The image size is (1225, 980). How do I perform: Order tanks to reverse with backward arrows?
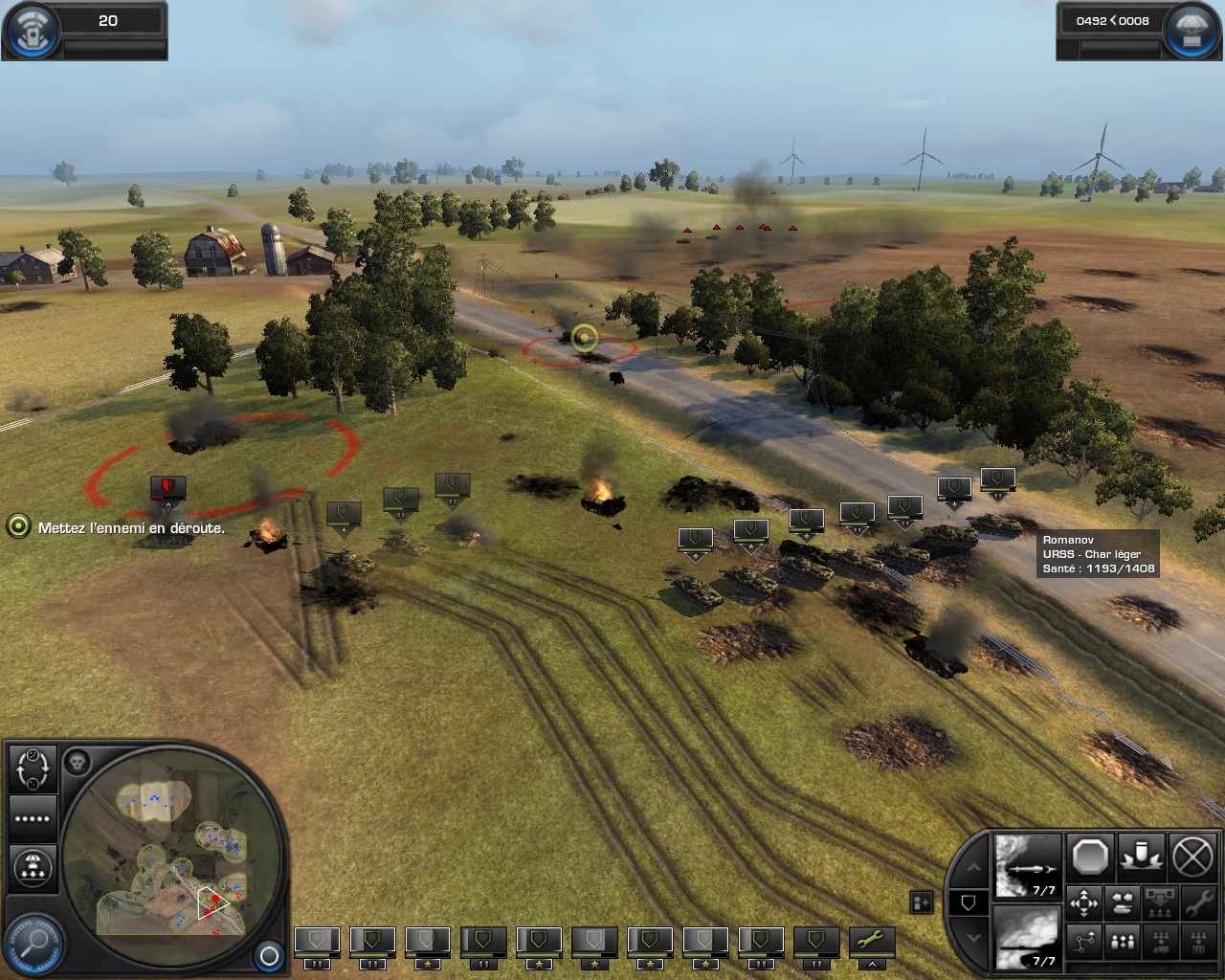click(1123, 902)
